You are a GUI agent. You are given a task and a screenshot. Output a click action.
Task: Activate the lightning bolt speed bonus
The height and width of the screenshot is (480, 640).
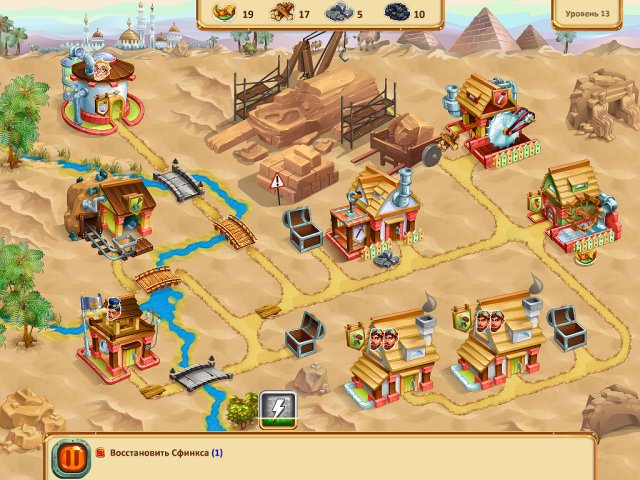[277, 407]
